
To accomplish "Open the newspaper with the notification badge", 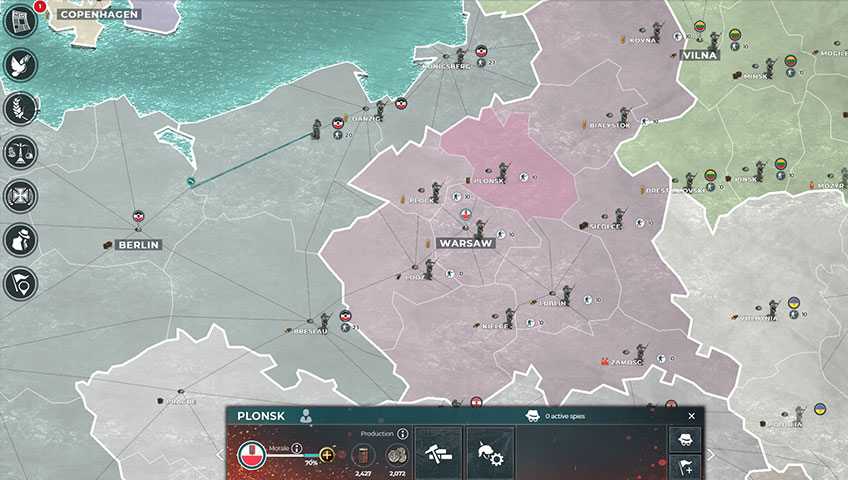I will 21,20.
